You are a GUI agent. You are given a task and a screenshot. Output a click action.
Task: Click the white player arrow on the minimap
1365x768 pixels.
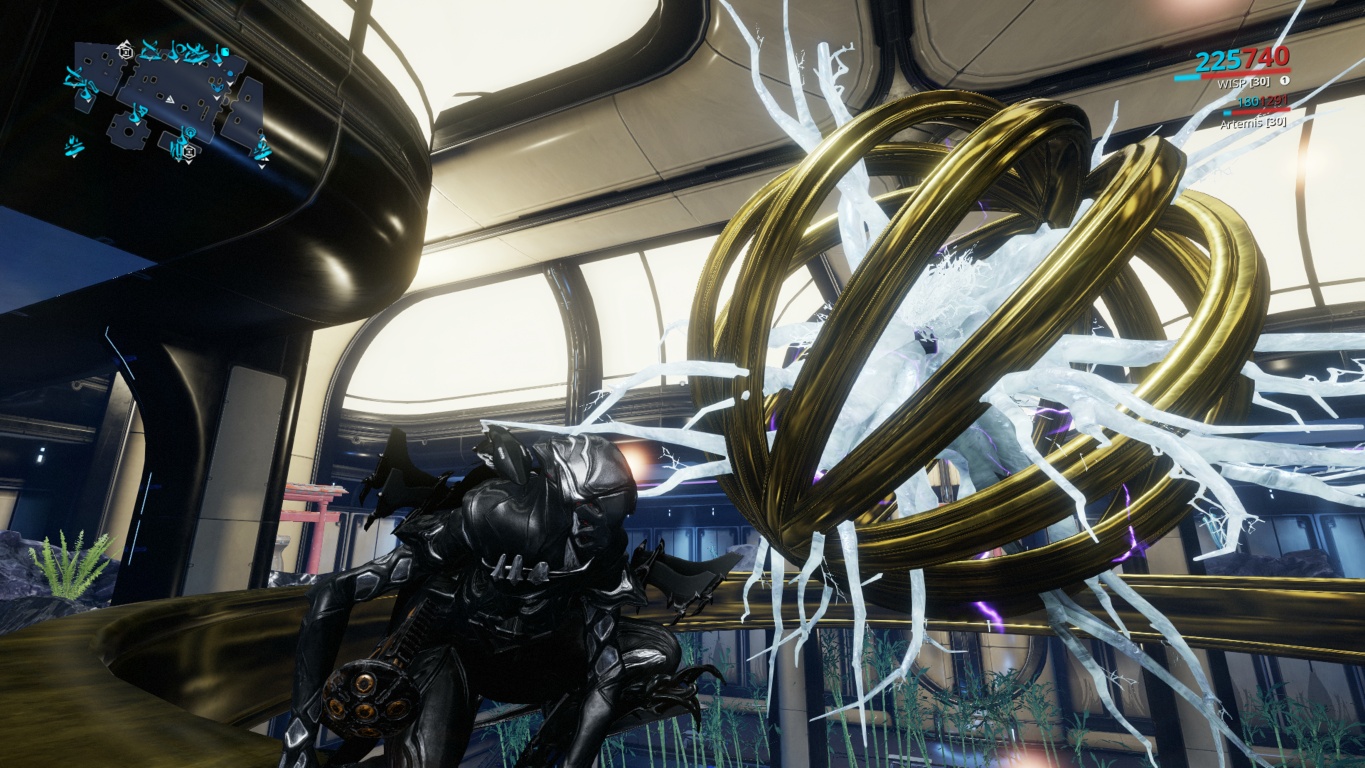(171, 99)
